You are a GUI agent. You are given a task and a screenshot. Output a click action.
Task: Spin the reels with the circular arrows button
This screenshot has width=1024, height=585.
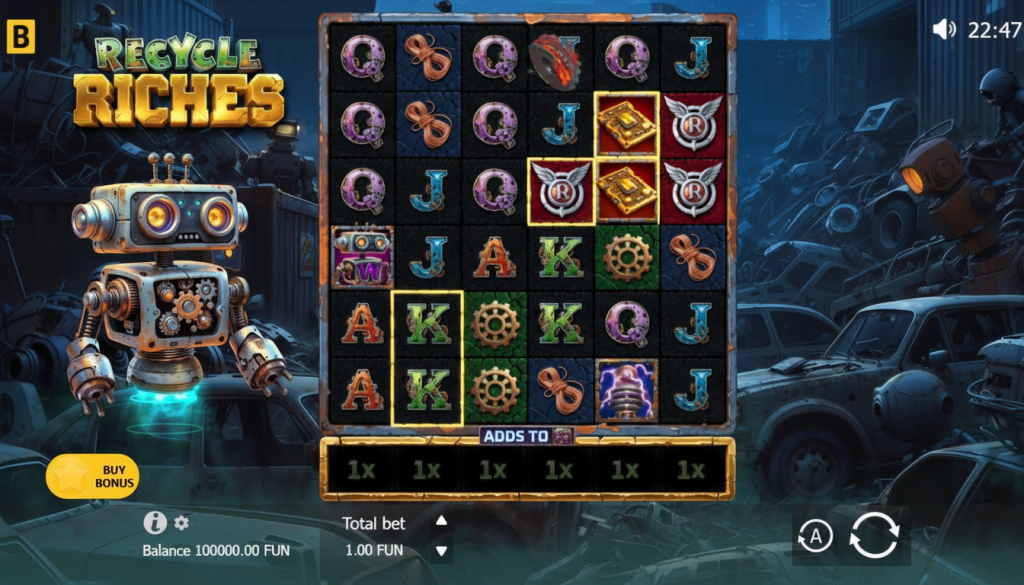click(x=874, y=535)
